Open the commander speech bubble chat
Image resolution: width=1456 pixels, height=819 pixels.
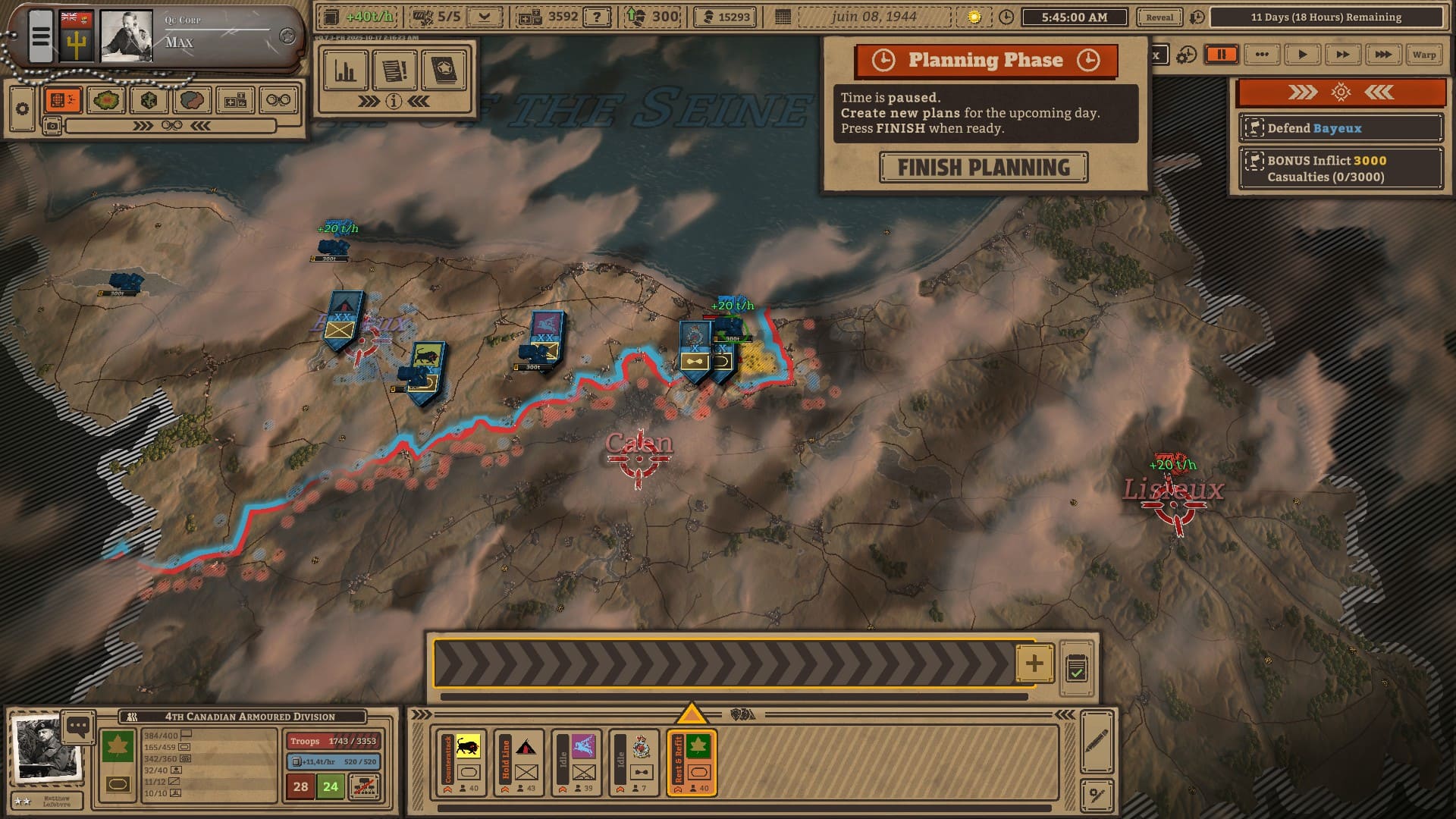coord(78,726)
